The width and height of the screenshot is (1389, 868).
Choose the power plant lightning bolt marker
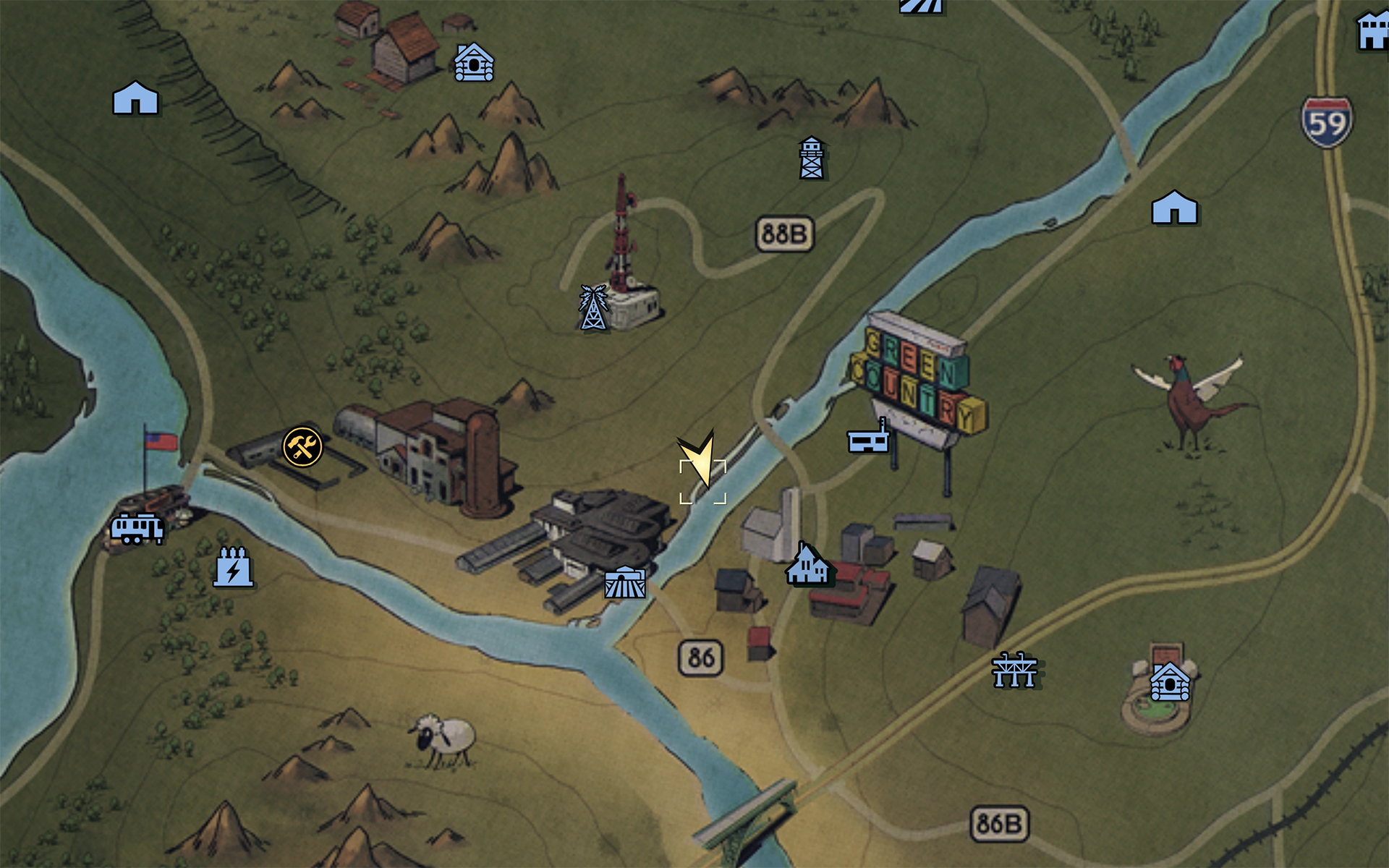[233, 566]
